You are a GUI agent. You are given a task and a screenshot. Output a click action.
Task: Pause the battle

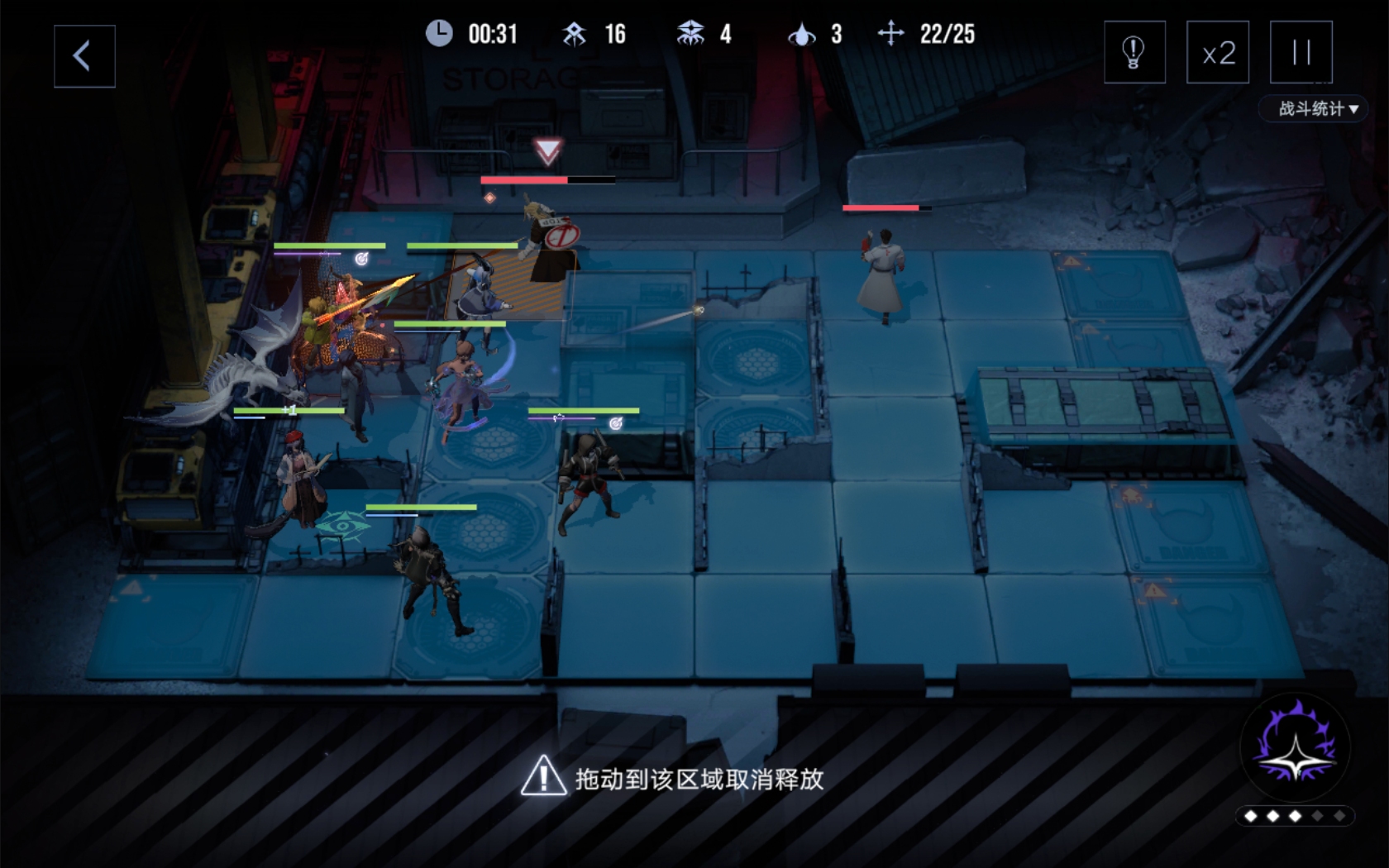pos(1301,53)
